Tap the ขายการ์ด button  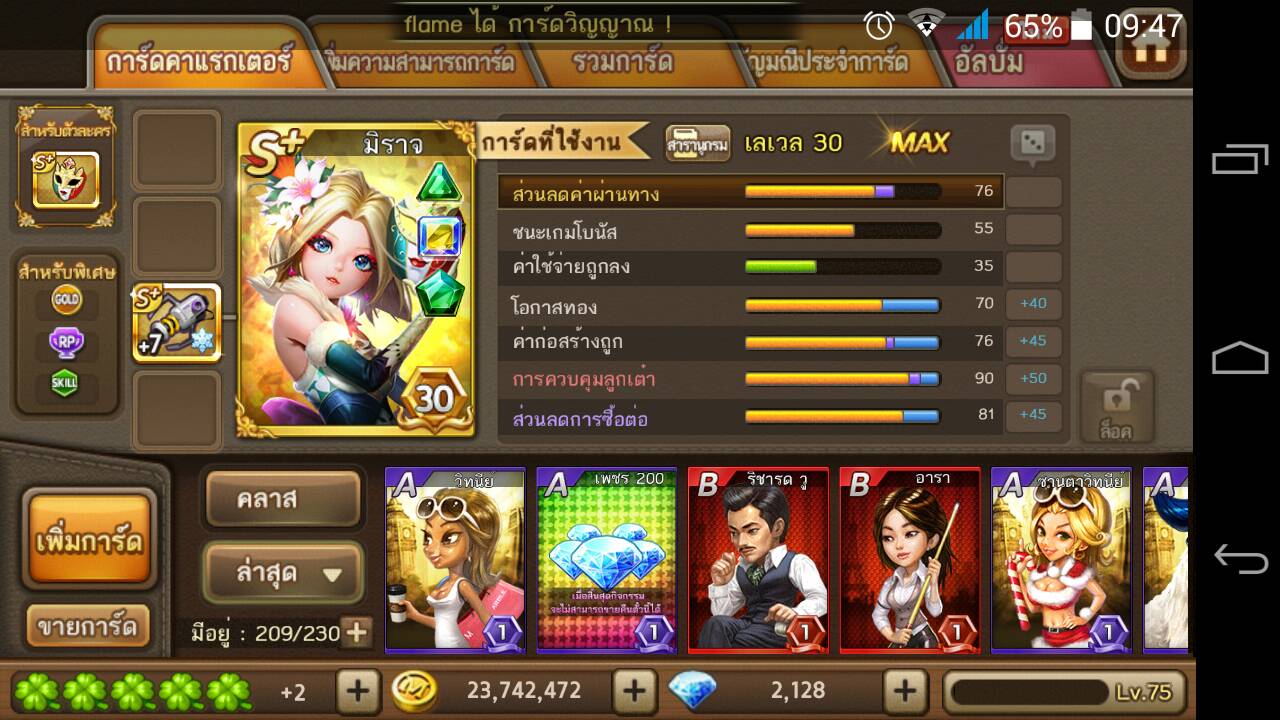pos(87,627)
